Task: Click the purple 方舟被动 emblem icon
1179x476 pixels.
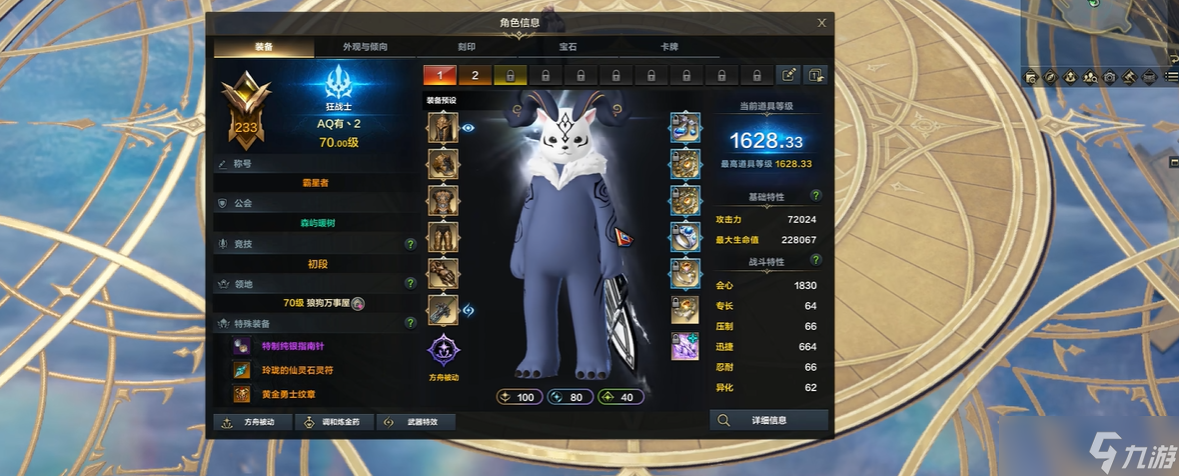Action: pyautogui.click(x=443, y=351)
